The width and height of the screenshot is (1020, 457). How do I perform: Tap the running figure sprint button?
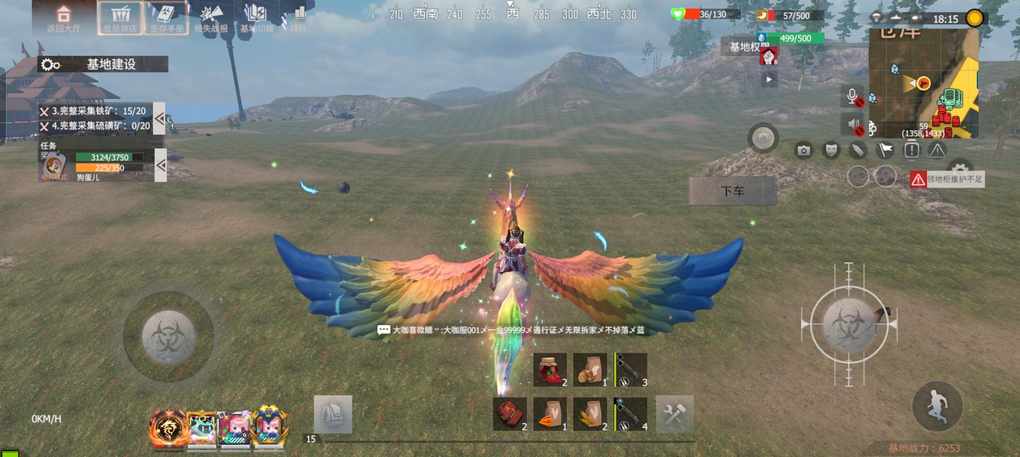click(x=937, y=405)
